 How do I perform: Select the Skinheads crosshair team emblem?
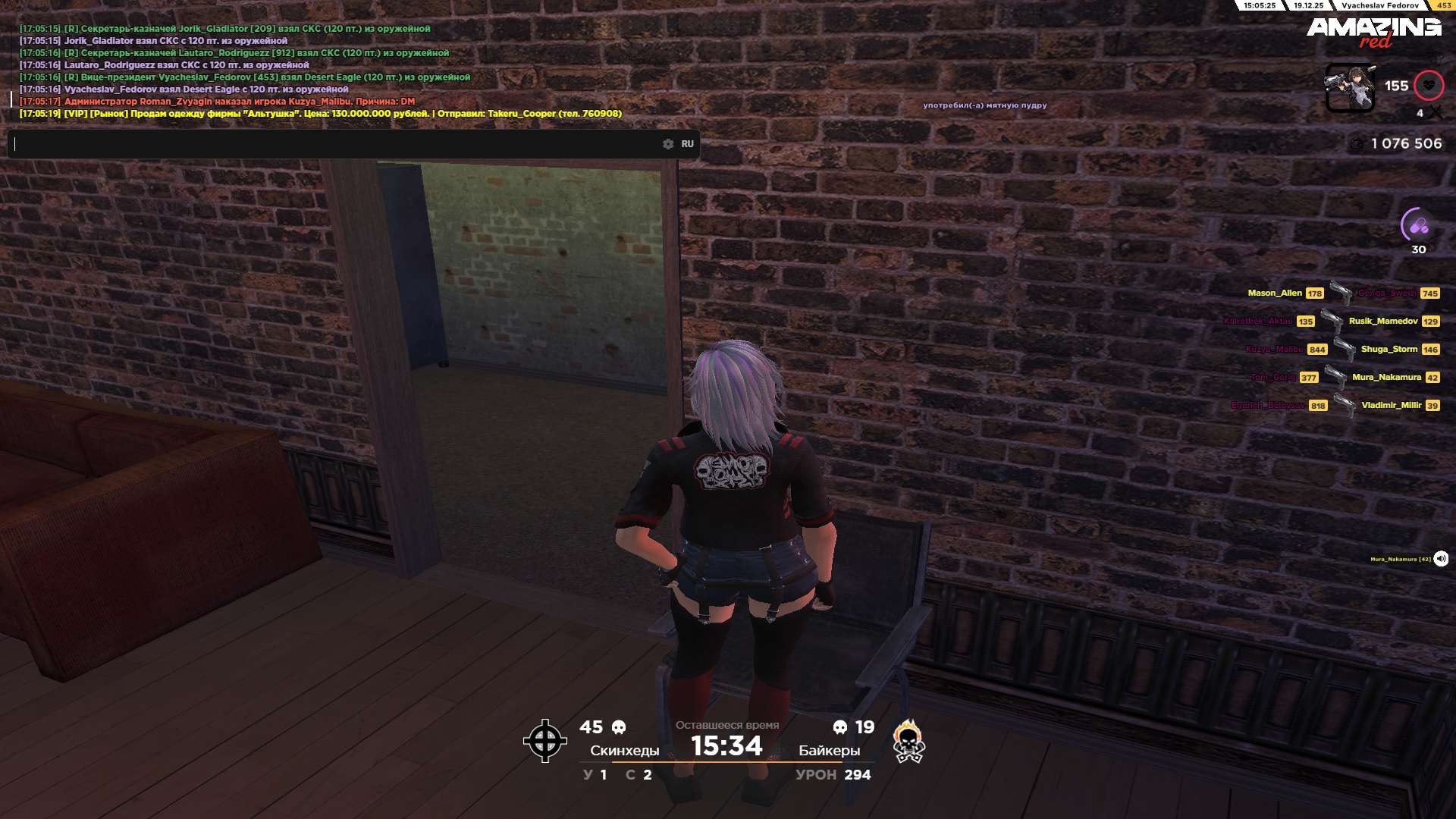point(545,741)
